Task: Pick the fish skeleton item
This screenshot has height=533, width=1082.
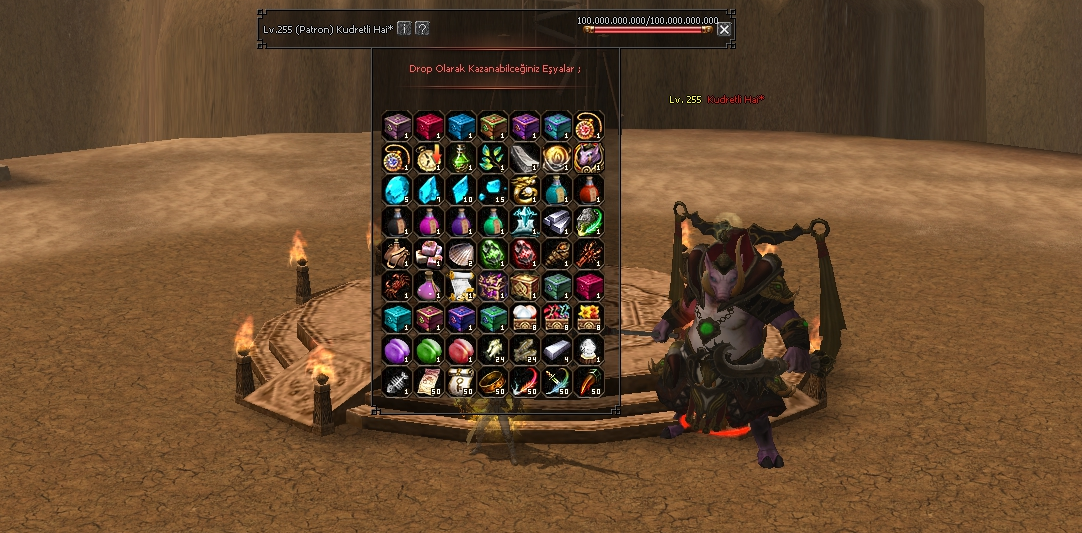Action: click(397, 381)
